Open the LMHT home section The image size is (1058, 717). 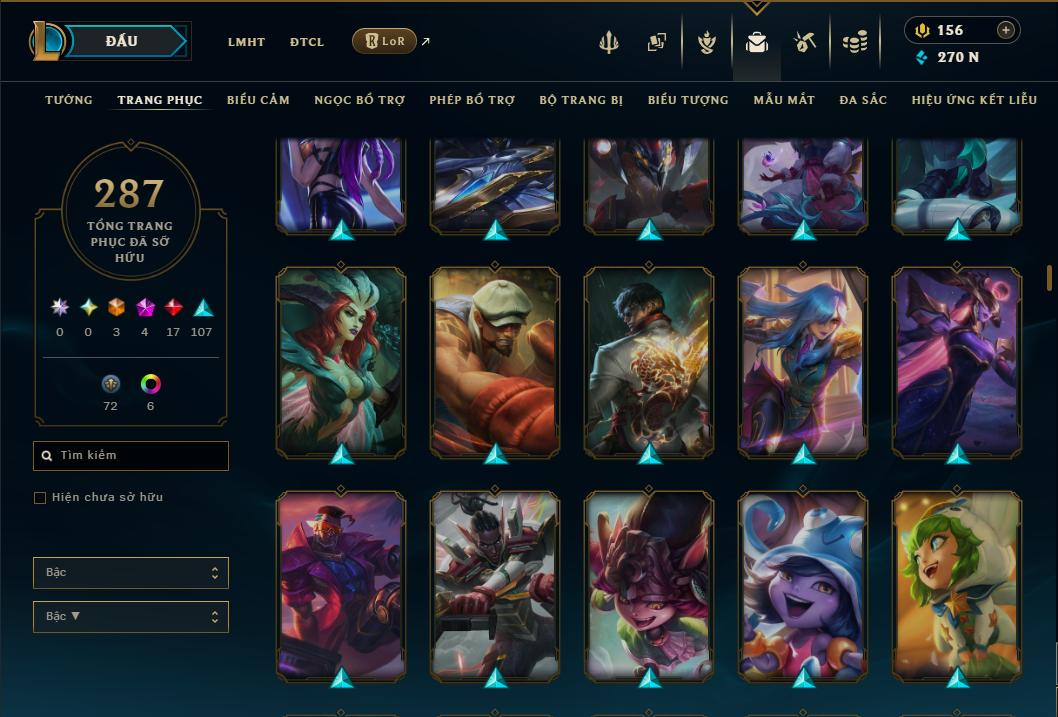pyautogui.click(x=246, y=42)
